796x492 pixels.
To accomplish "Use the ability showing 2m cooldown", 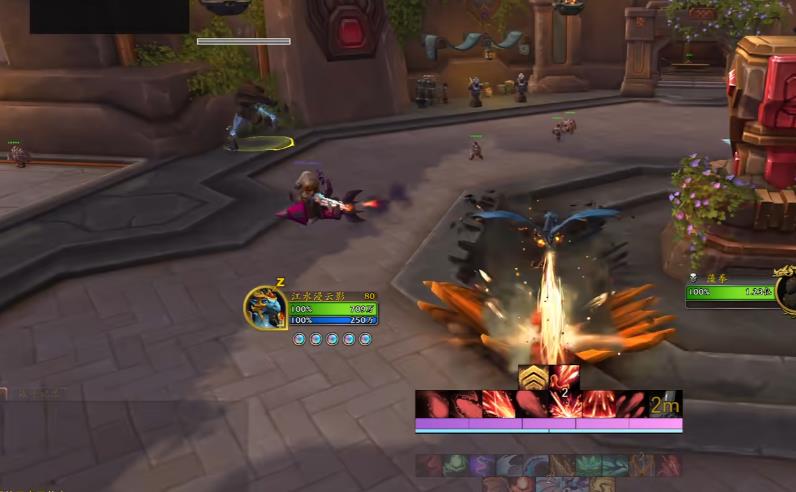I will (665, 404).
